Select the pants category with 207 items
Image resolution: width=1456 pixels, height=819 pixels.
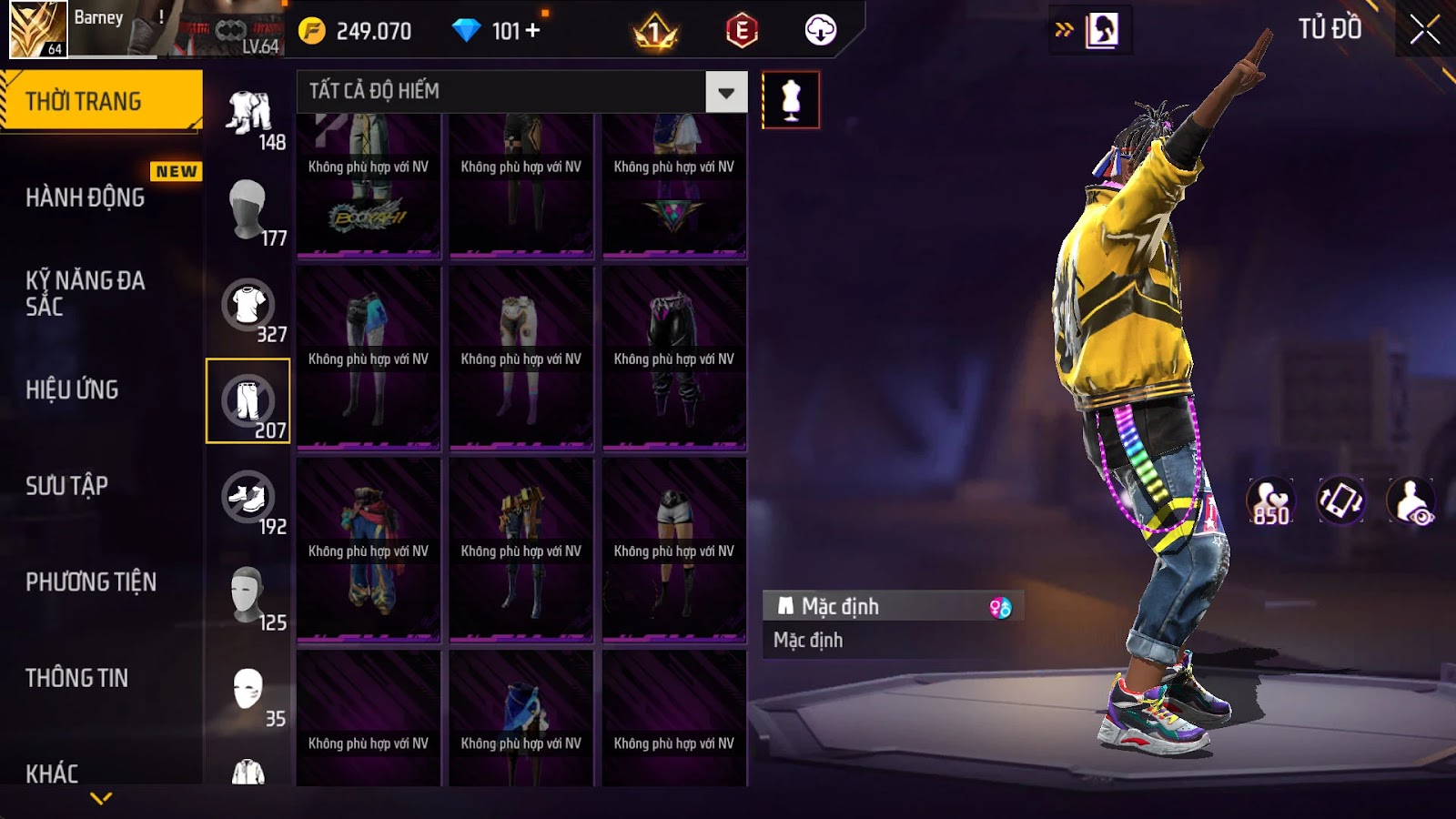click(x=248, y=401)
